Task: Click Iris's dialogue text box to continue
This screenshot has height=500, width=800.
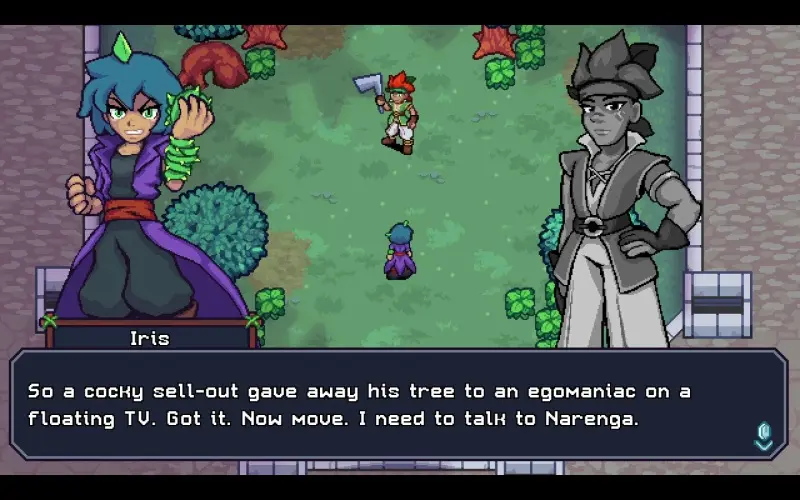Action: 398,404
